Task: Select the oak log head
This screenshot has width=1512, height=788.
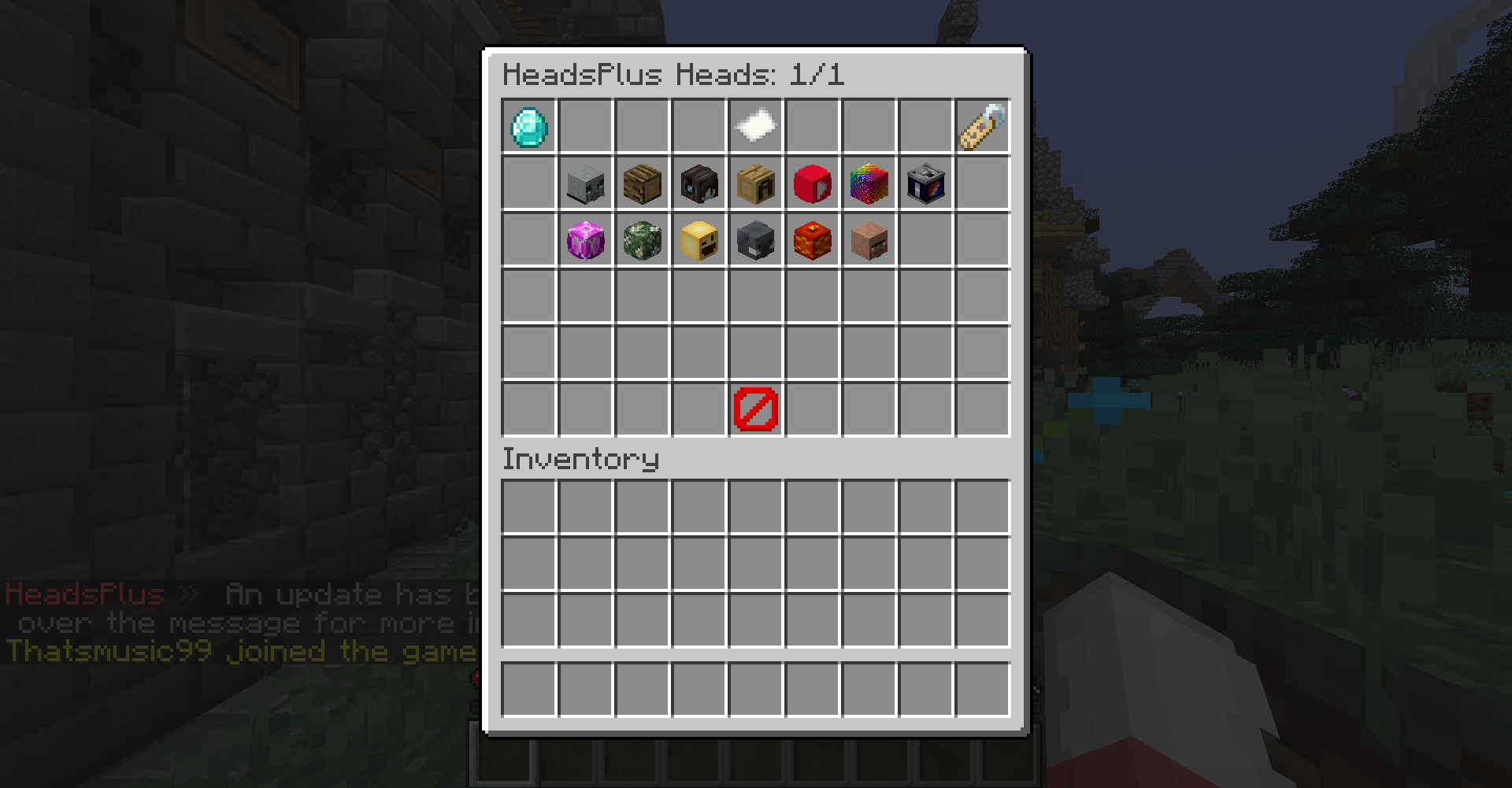Action: coord(642,183)
